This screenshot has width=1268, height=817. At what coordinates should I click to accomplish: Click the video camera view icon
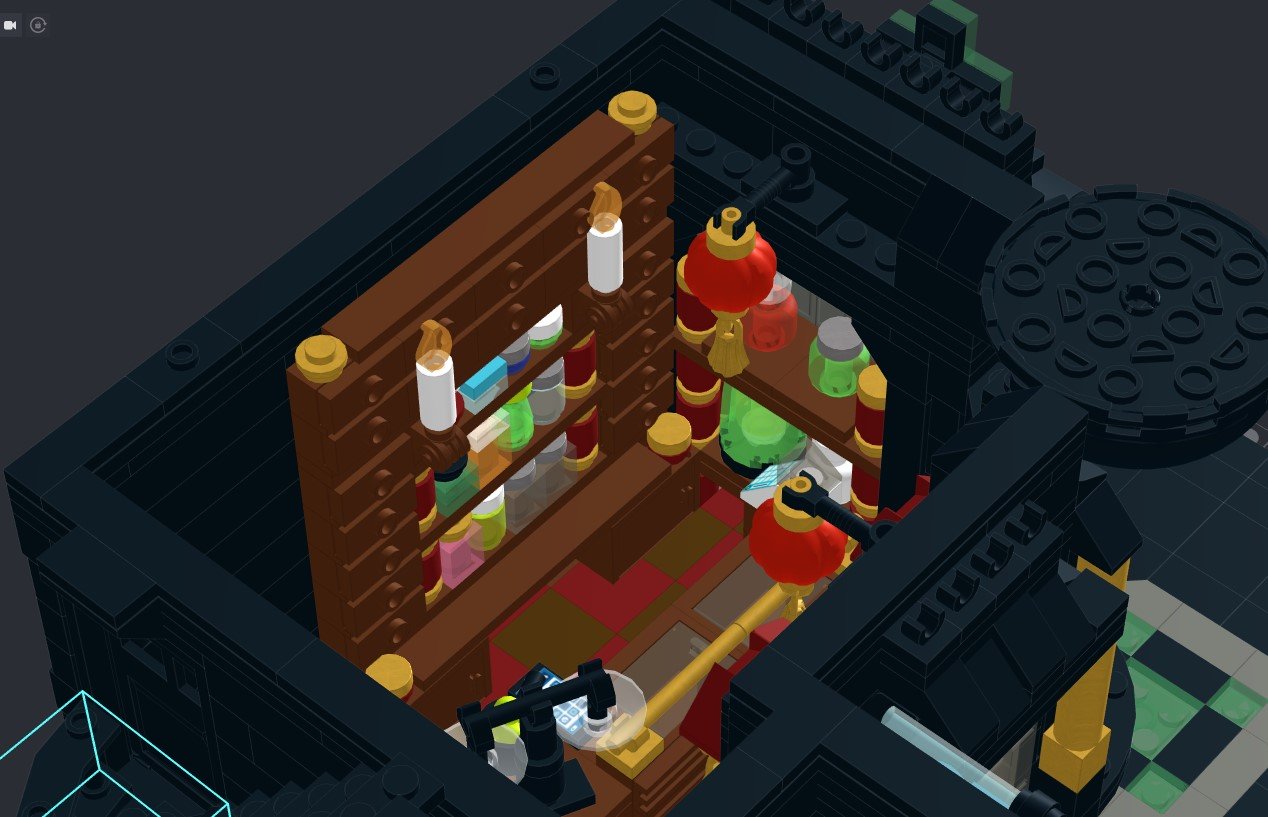pyautogui.click(x=11, y=25)
